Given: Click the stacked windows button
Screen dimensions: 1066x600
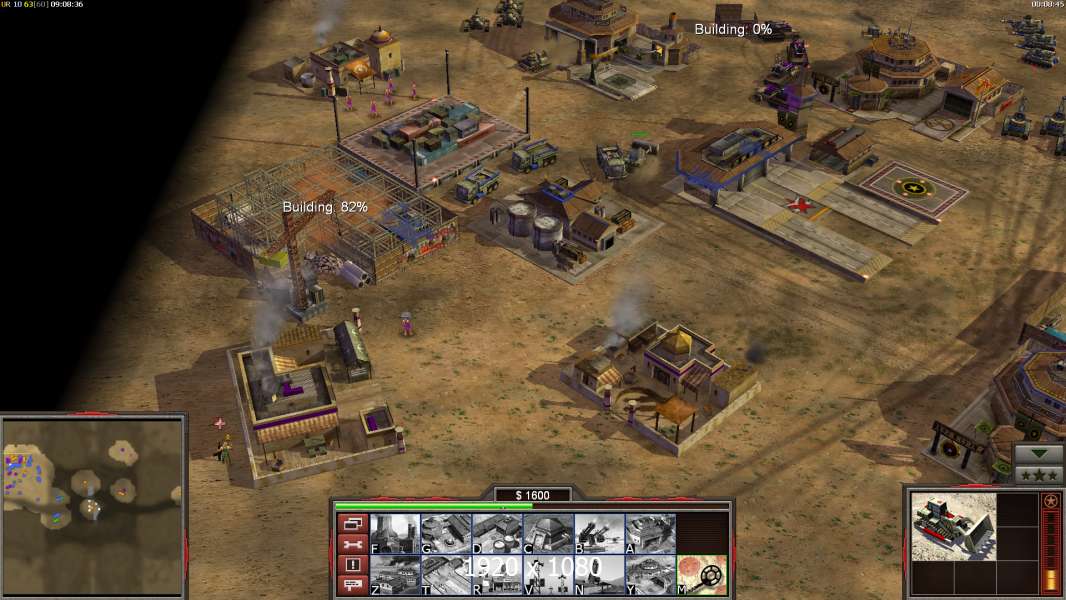Looking at the screenshot, I should point(351,523).
